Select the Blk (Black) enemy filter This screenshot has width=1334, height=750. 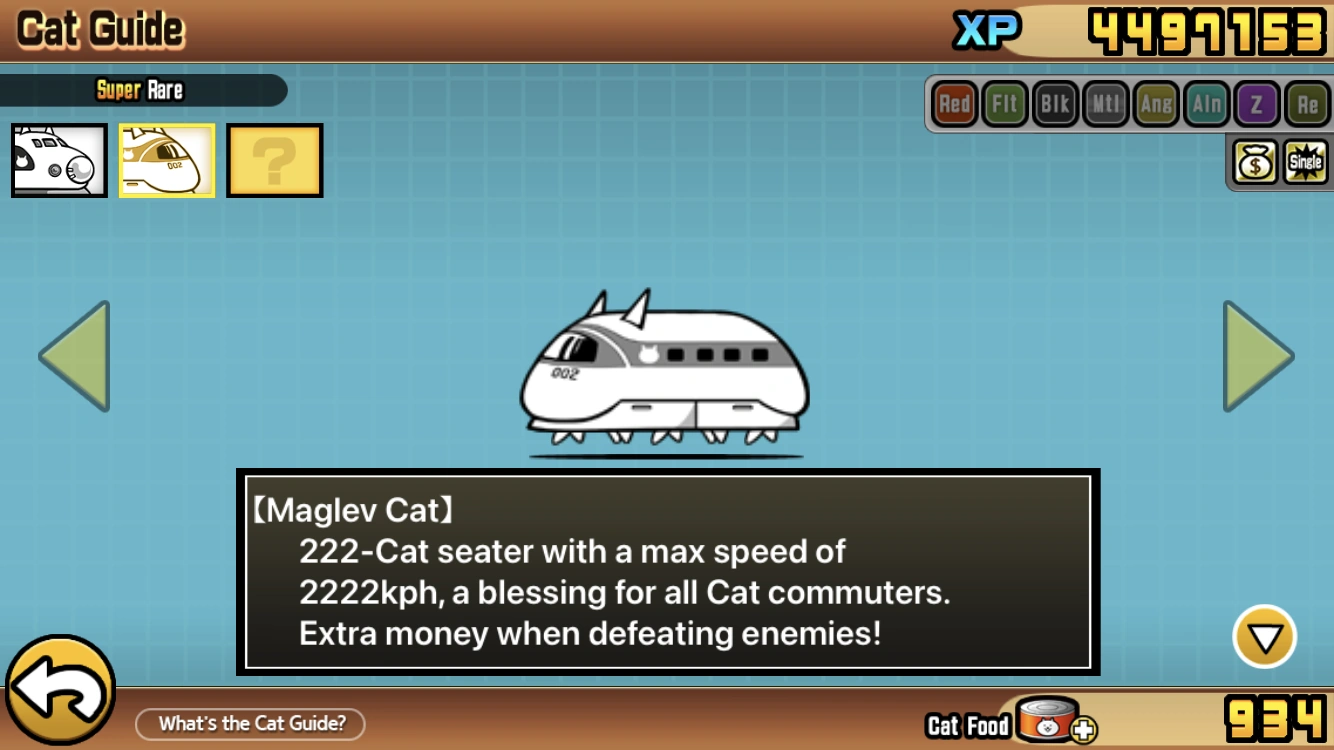pyautogui.click(x=1055, y=103)
